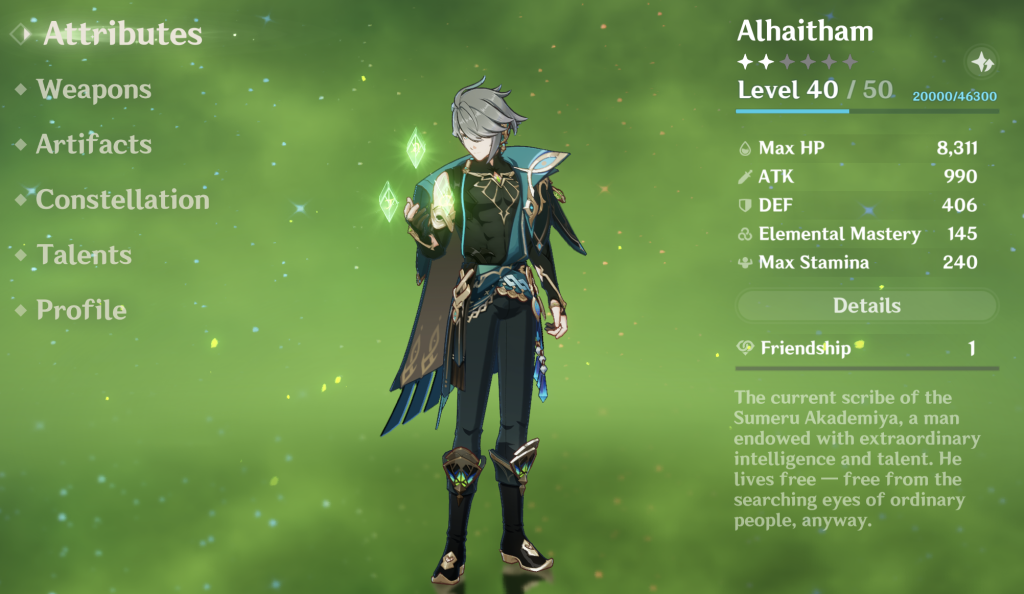View the character Profile
This screenshot has width=1024, height=594.
pos(81,310)
